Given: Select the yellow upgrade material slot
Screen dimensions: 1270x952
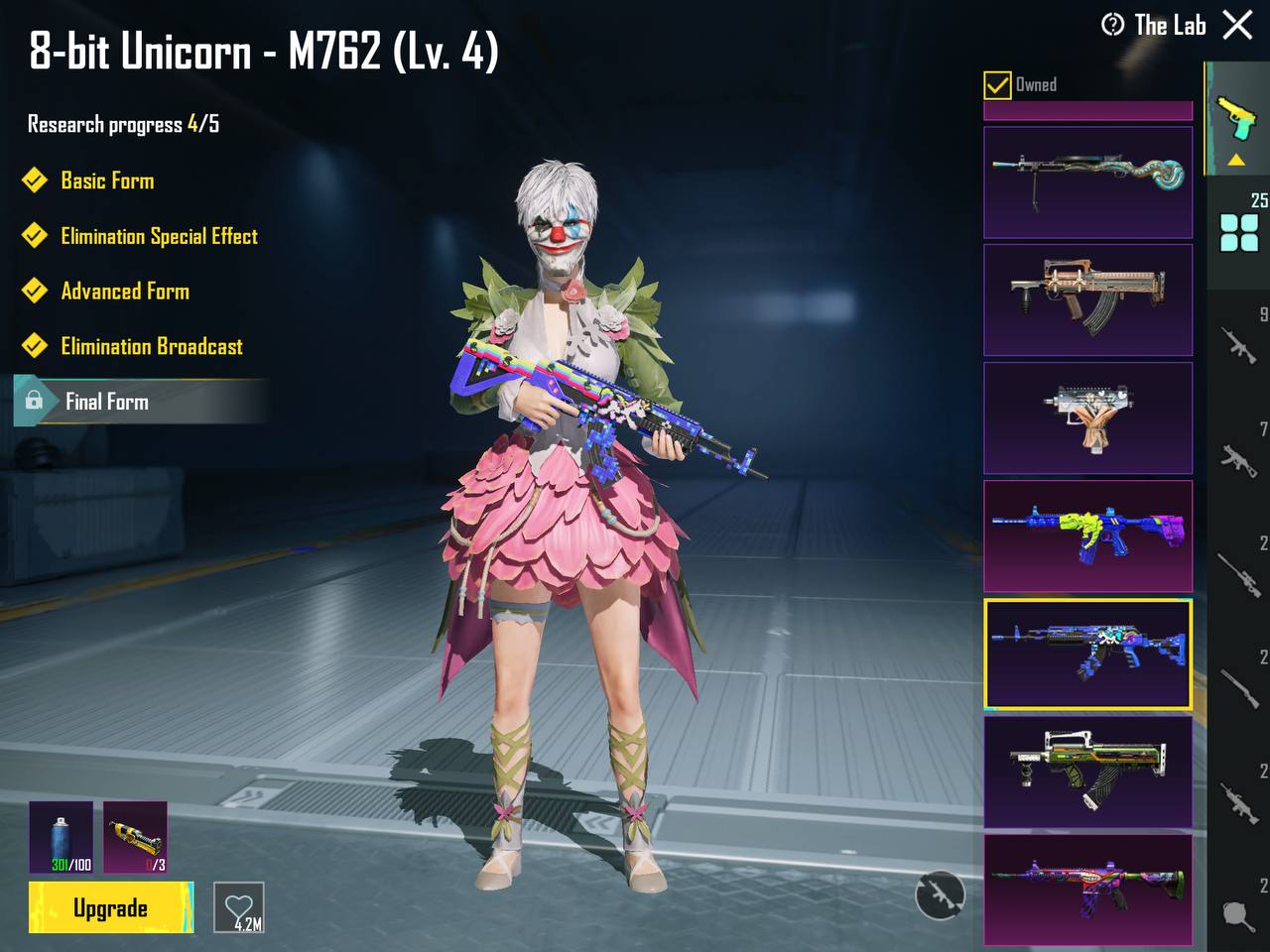Looking at the screenshot, I should [135, 838].
